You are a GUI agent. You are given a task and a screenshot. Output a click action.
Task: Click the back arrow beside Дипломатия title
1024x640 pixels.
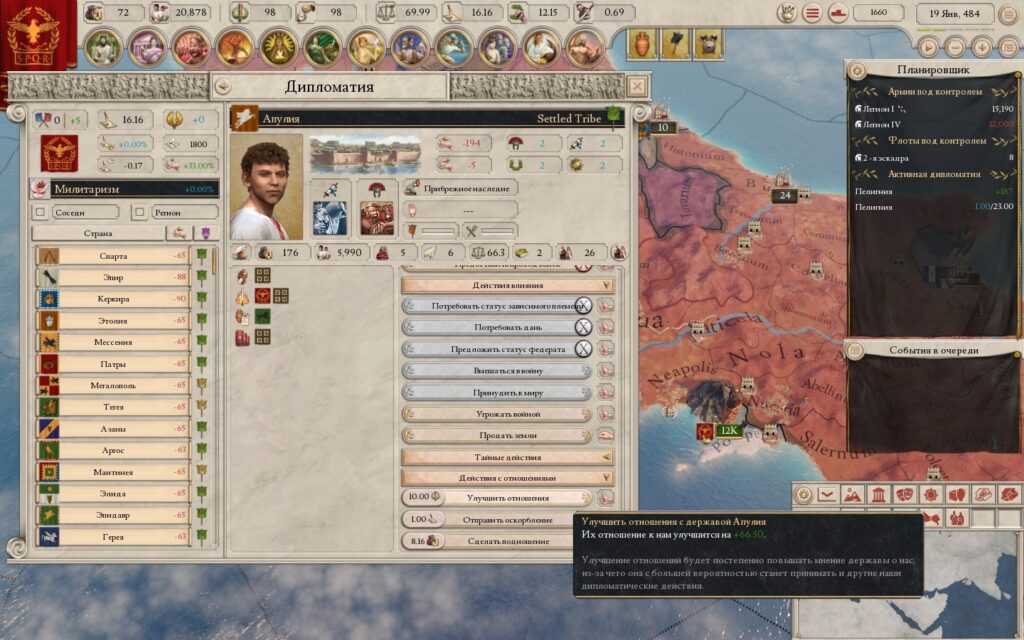(x=223, y=86)
